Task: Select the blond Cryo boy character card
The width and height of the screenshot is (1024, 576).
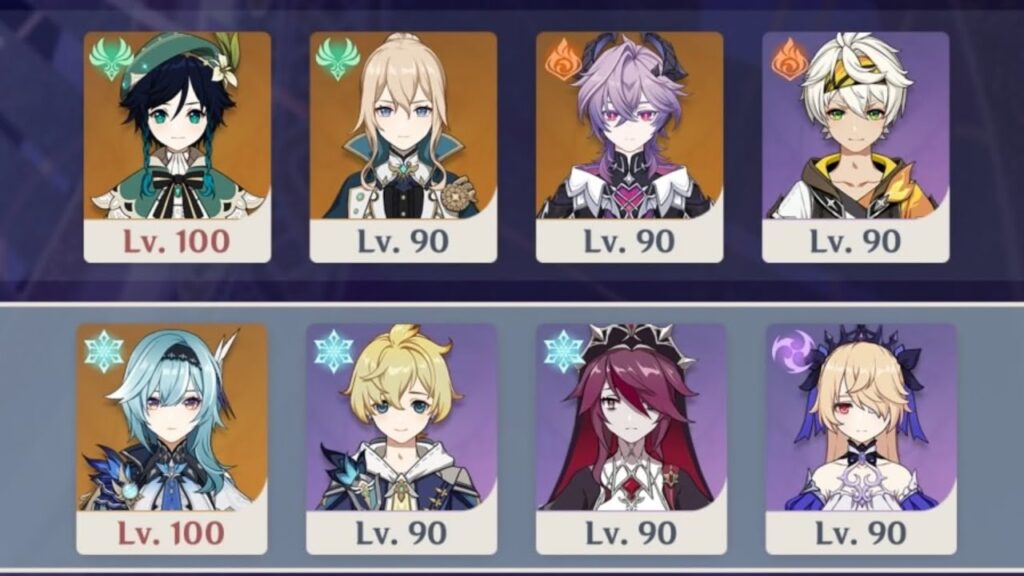Action: tap(399, 438)
